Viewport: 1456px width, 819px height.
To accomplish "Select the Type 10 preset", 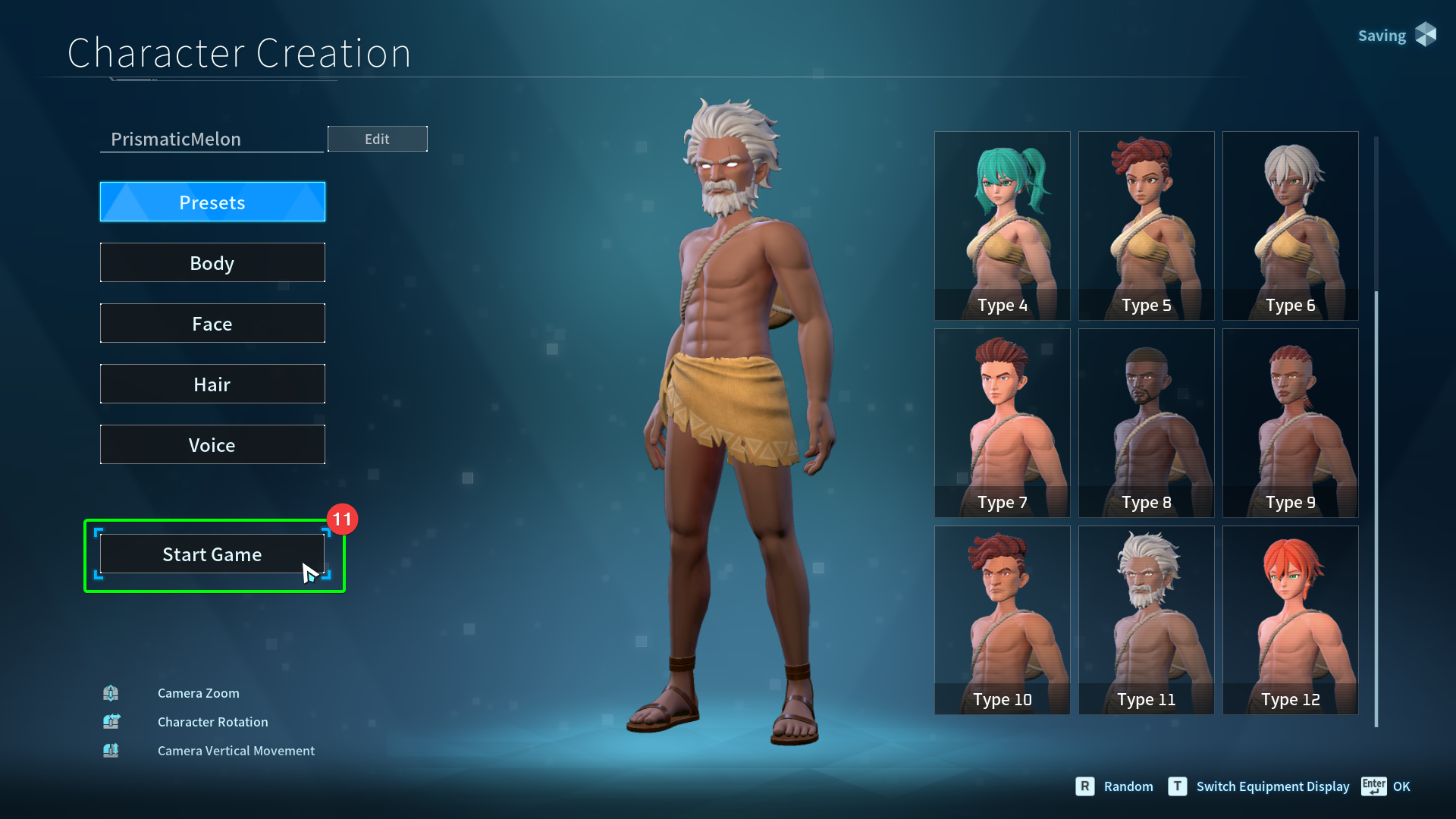I will pyautogui.click(x=1002, y=620).
